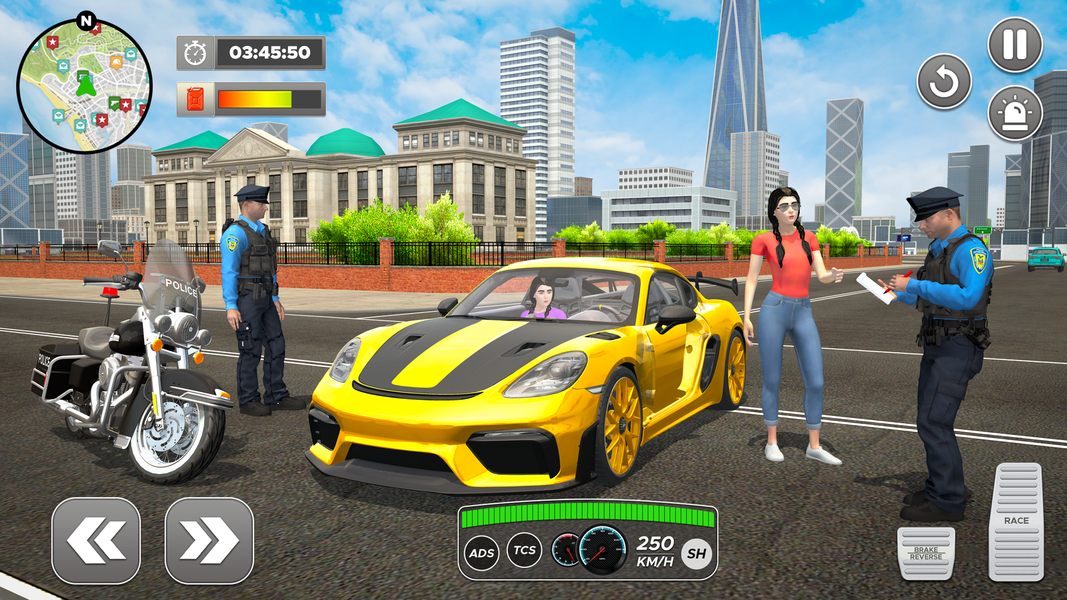Screen dimensions: 1067x600
Task: Step on the Race accelerator pedal
Action: 1016,522
